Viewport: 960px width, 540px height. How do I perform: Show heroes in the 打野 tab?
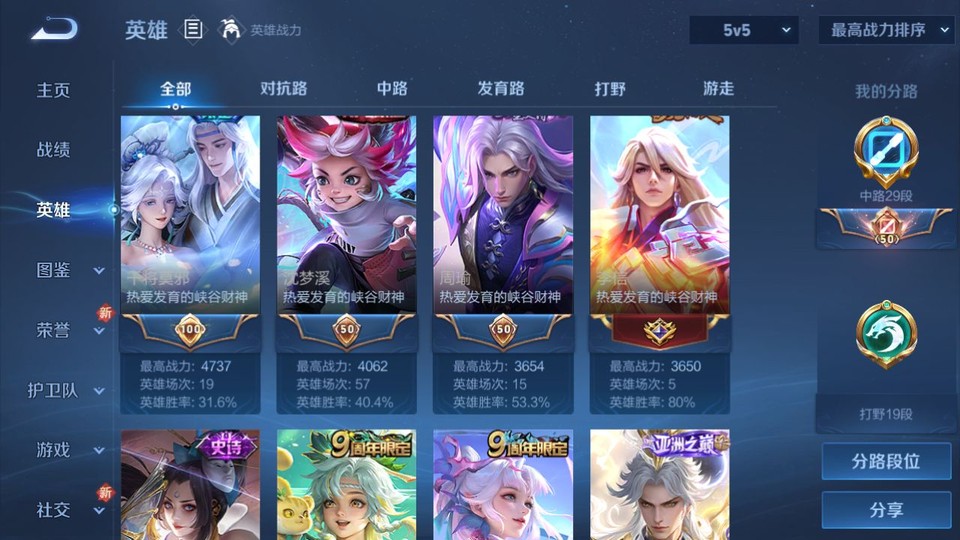pyautogui.click(x=610, y=88)
